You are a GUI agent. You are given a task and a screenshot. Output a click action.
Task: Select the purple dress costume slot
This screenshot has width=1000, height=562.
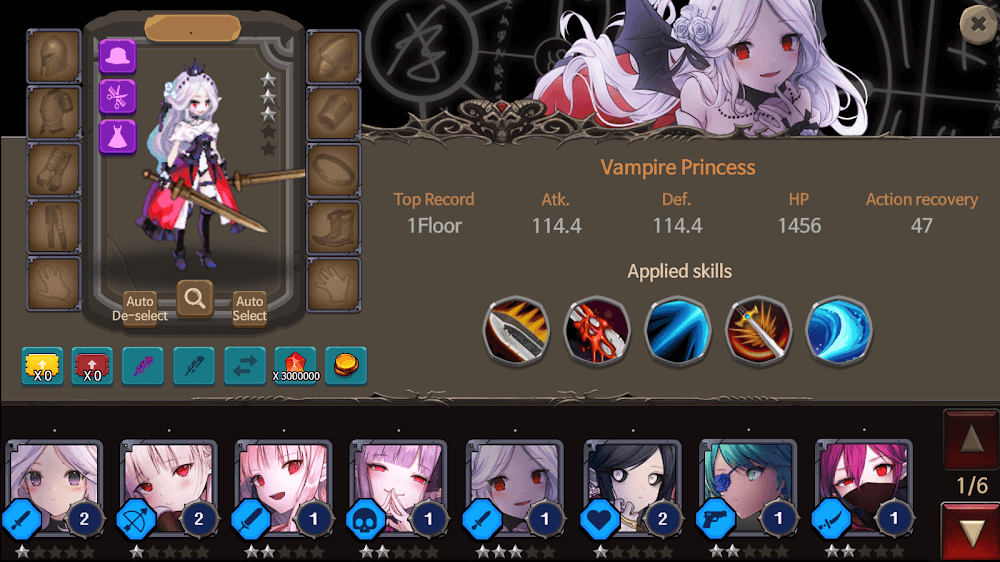[x=118, y=136]
